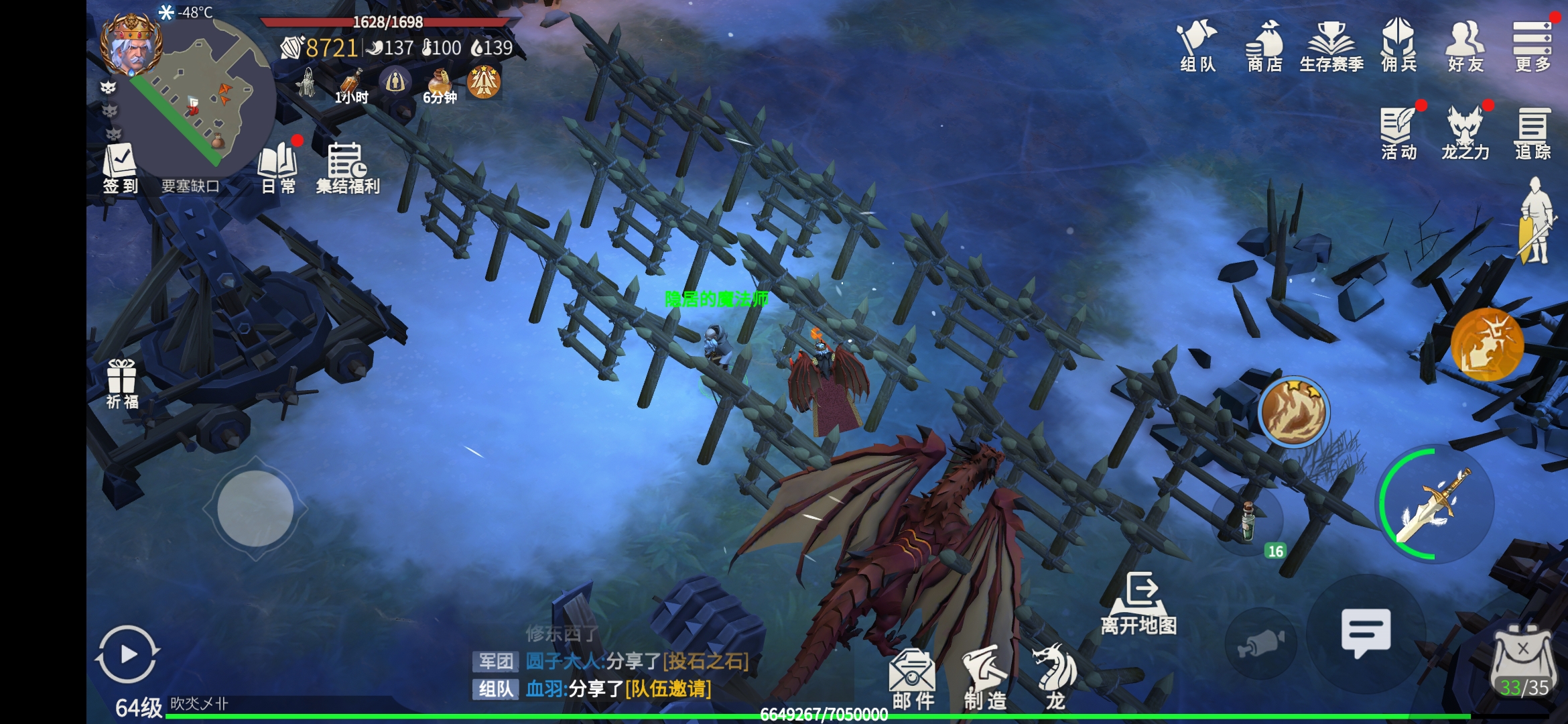The image size is (1568, 724).
Task: Open the 祈福 blessing gift box
Action: pyautogui.click(x=122, y=383)
